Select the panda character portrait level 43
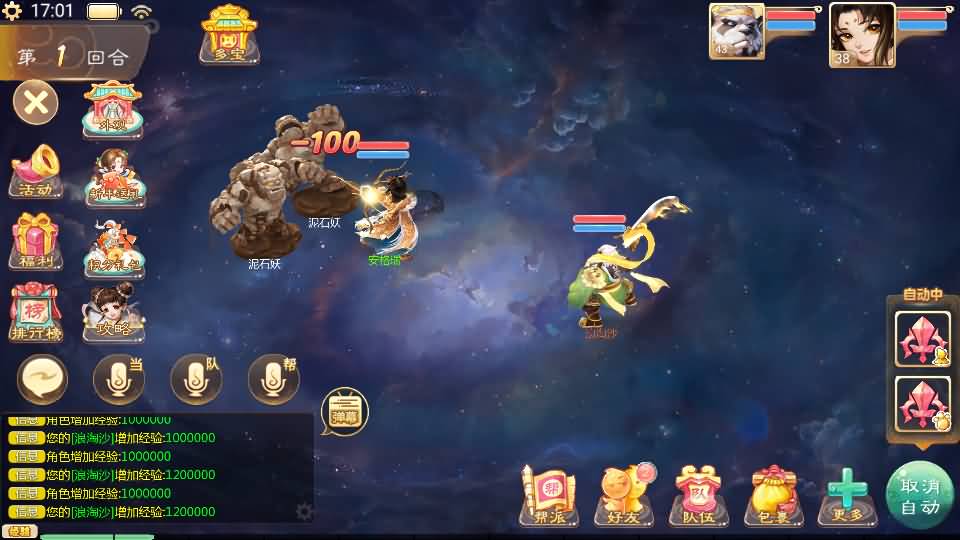Viewport: 960px width, 540px height. click(736, 34)
